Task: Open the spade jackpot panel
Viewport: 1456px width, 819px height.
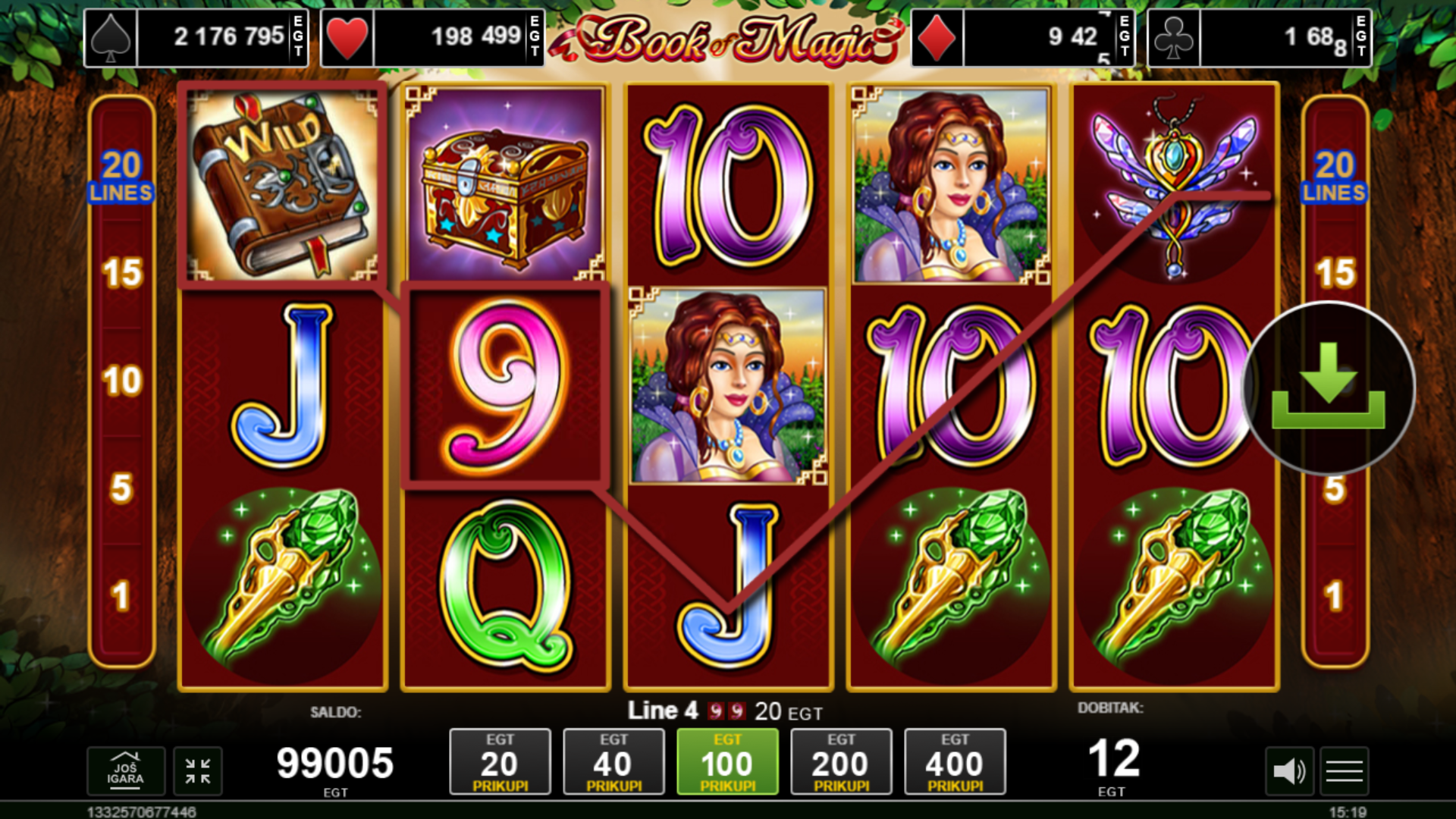Action: tap(196, 37)
